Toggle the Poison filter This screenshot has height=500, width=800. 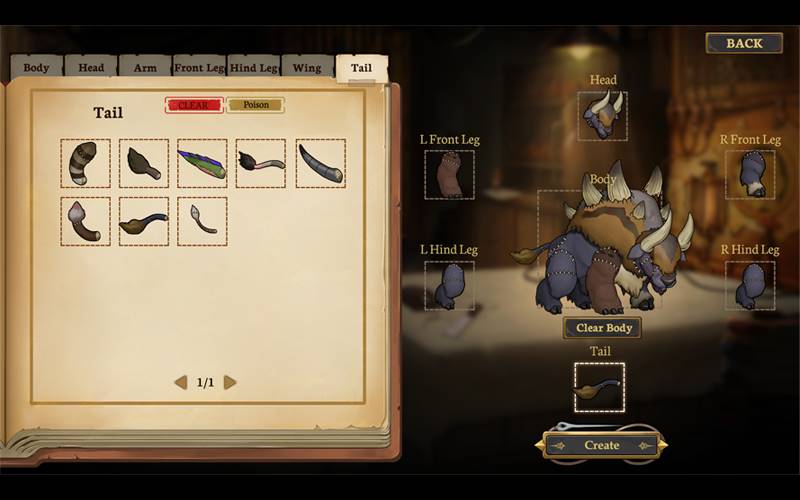coord(256,105)
